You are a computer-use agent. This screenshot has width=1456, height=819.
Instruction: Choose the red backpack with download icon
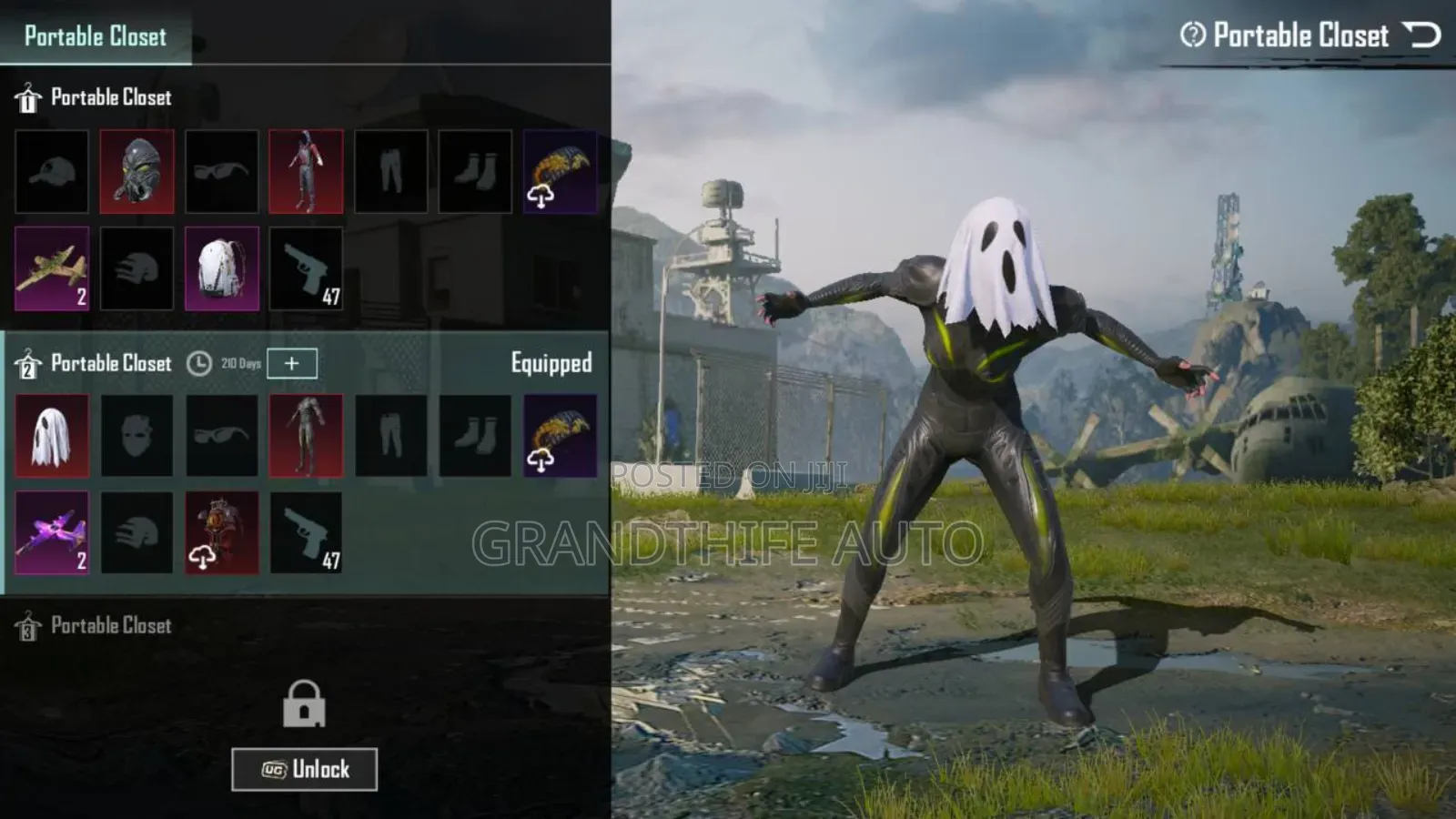tap(221, 533)
